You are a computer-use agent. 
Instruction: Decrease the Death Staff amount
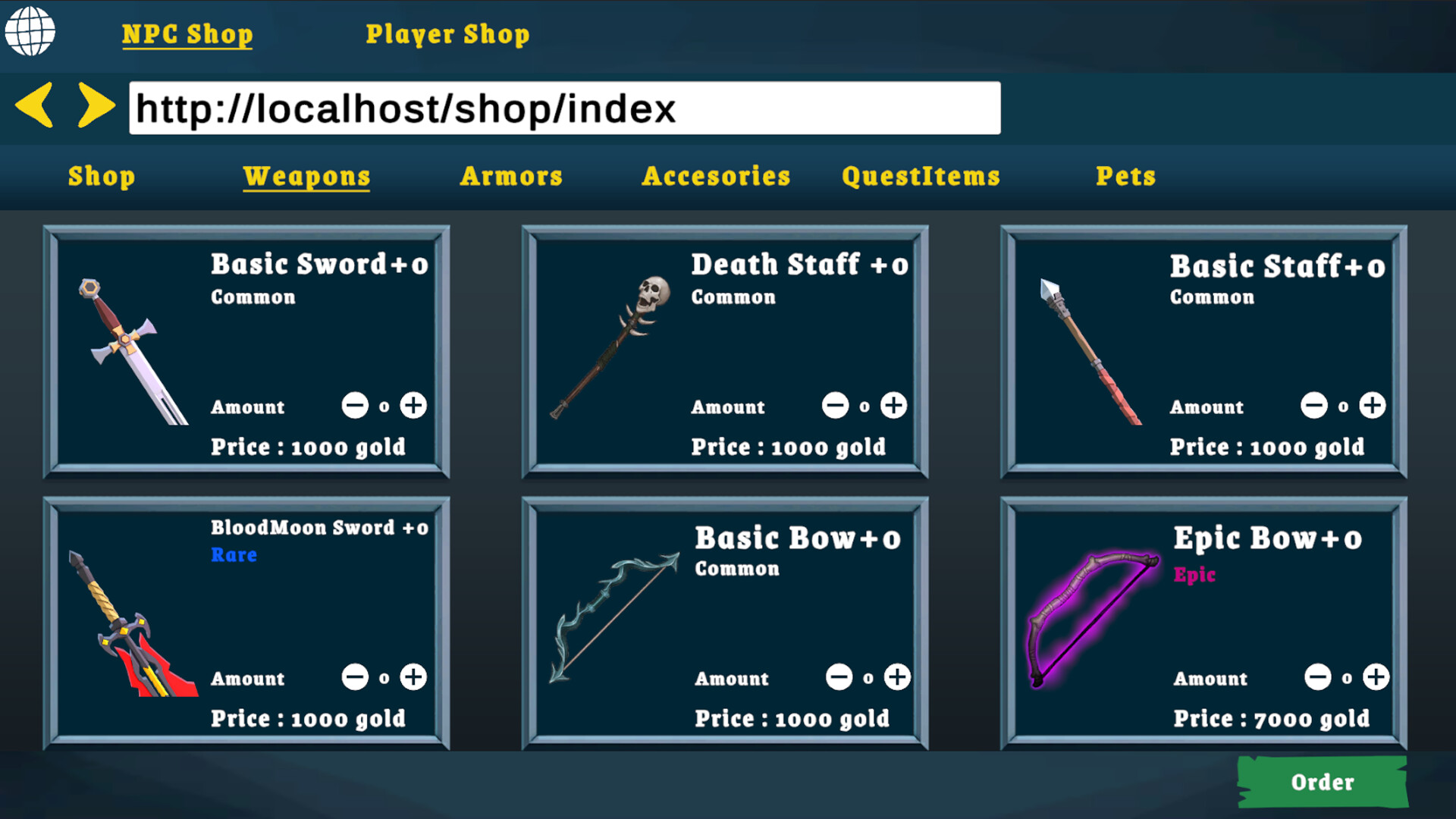coord(836,406)
